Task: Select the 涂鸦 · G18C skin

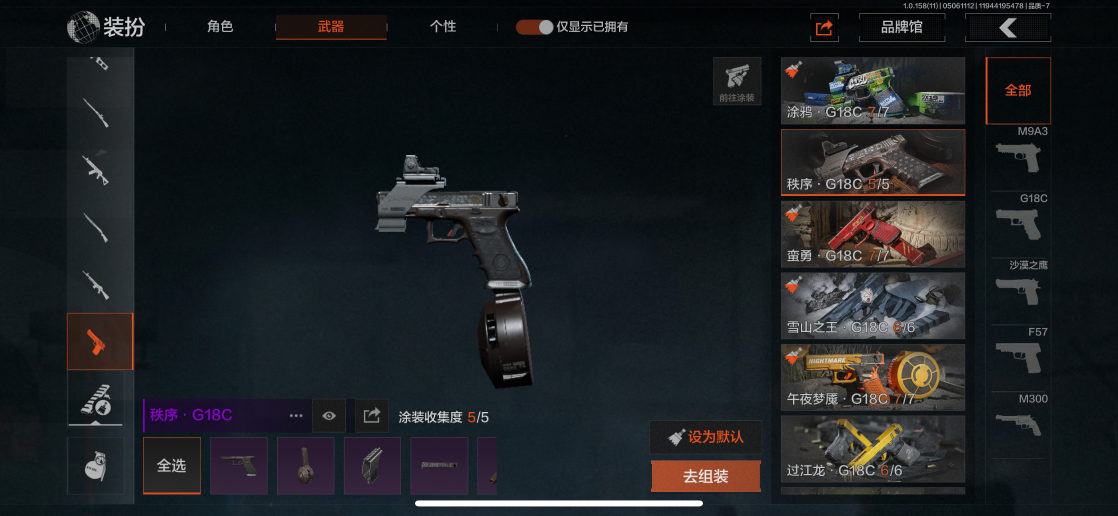Action: (873, 91)
